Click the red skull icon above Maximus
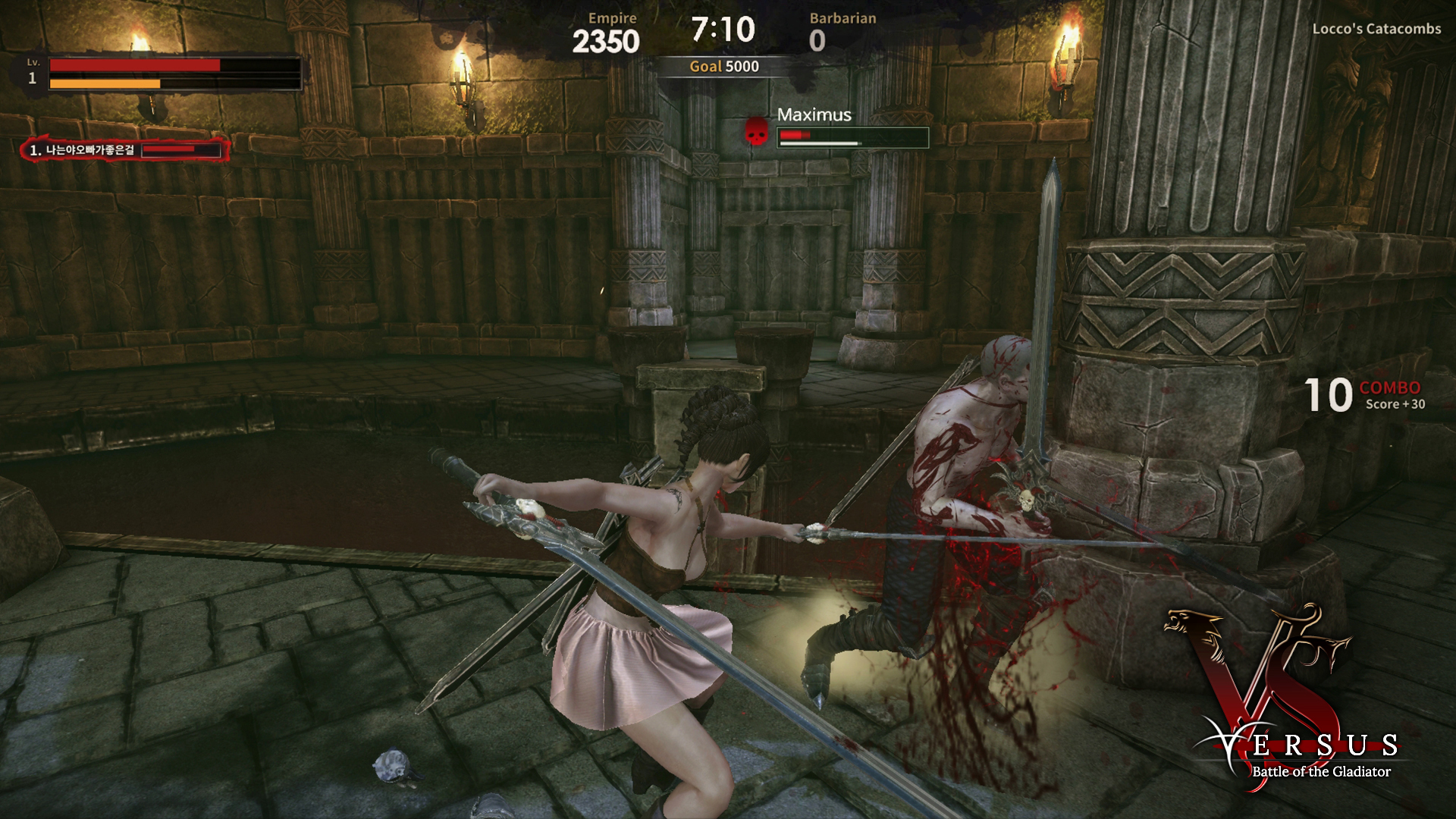Screen dimensions: 1456x819 (x=757, y=131)
